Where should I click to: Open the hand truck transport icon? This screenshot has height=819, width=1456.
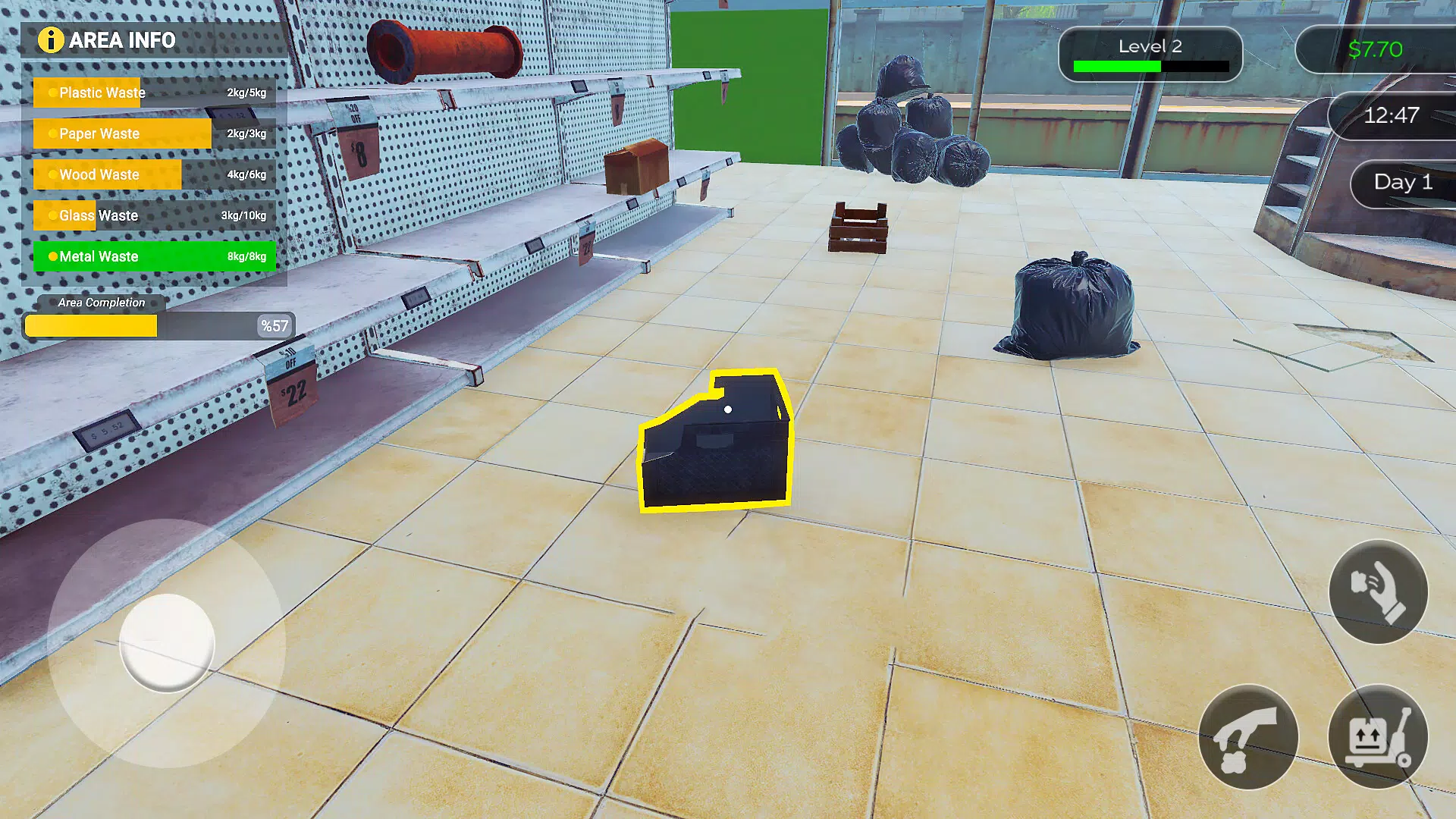click(x=1379, y=736)
